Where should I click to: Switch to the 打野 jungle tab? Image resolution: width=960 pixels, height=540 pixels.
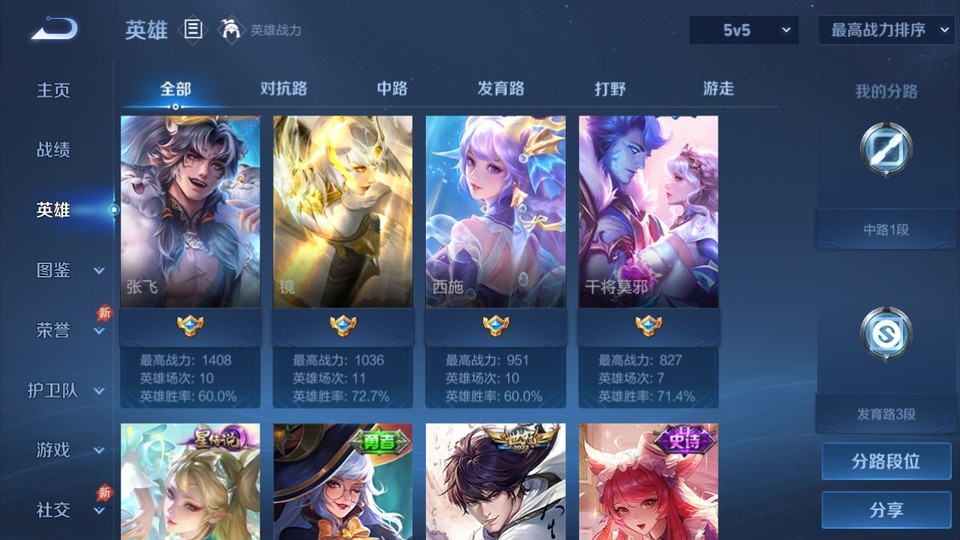[x=610, y=88]
